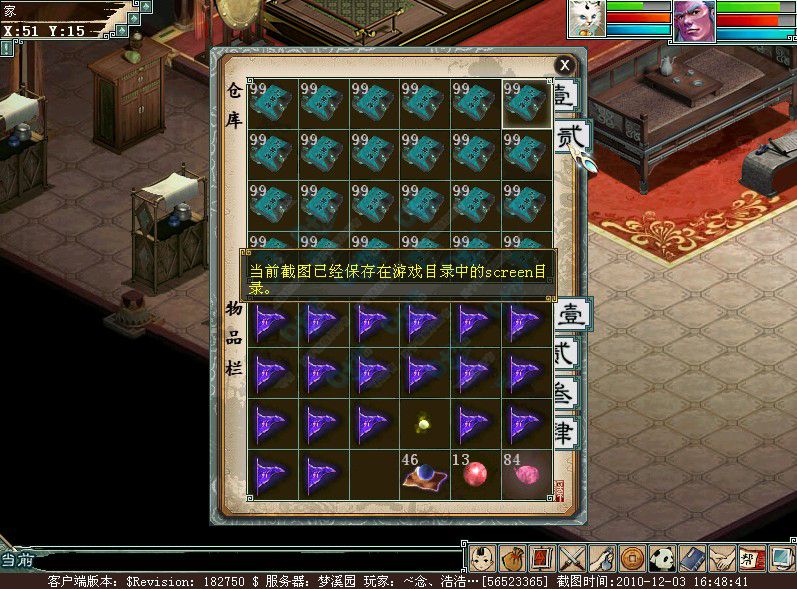Viewport: 797px width, 589px height.
Task: Pick the glowing yellow item in inventory
Action: pos(424,424)
